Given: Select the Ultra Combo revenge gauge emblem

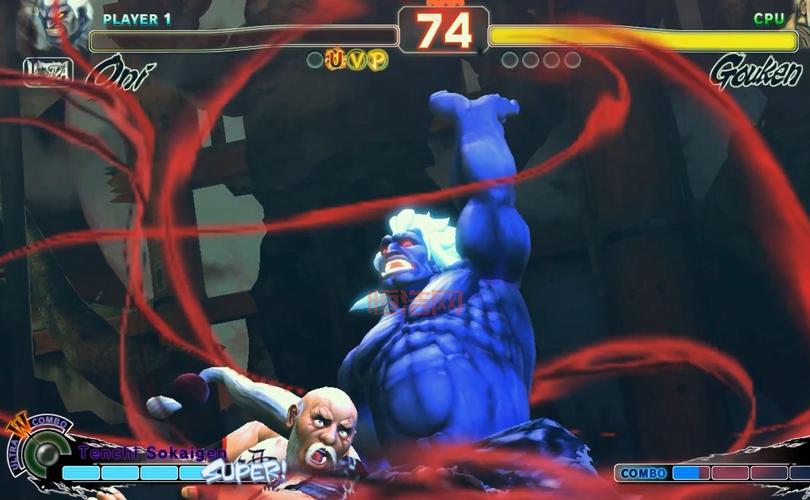Looking at the screenshot, I should (42, 449).
